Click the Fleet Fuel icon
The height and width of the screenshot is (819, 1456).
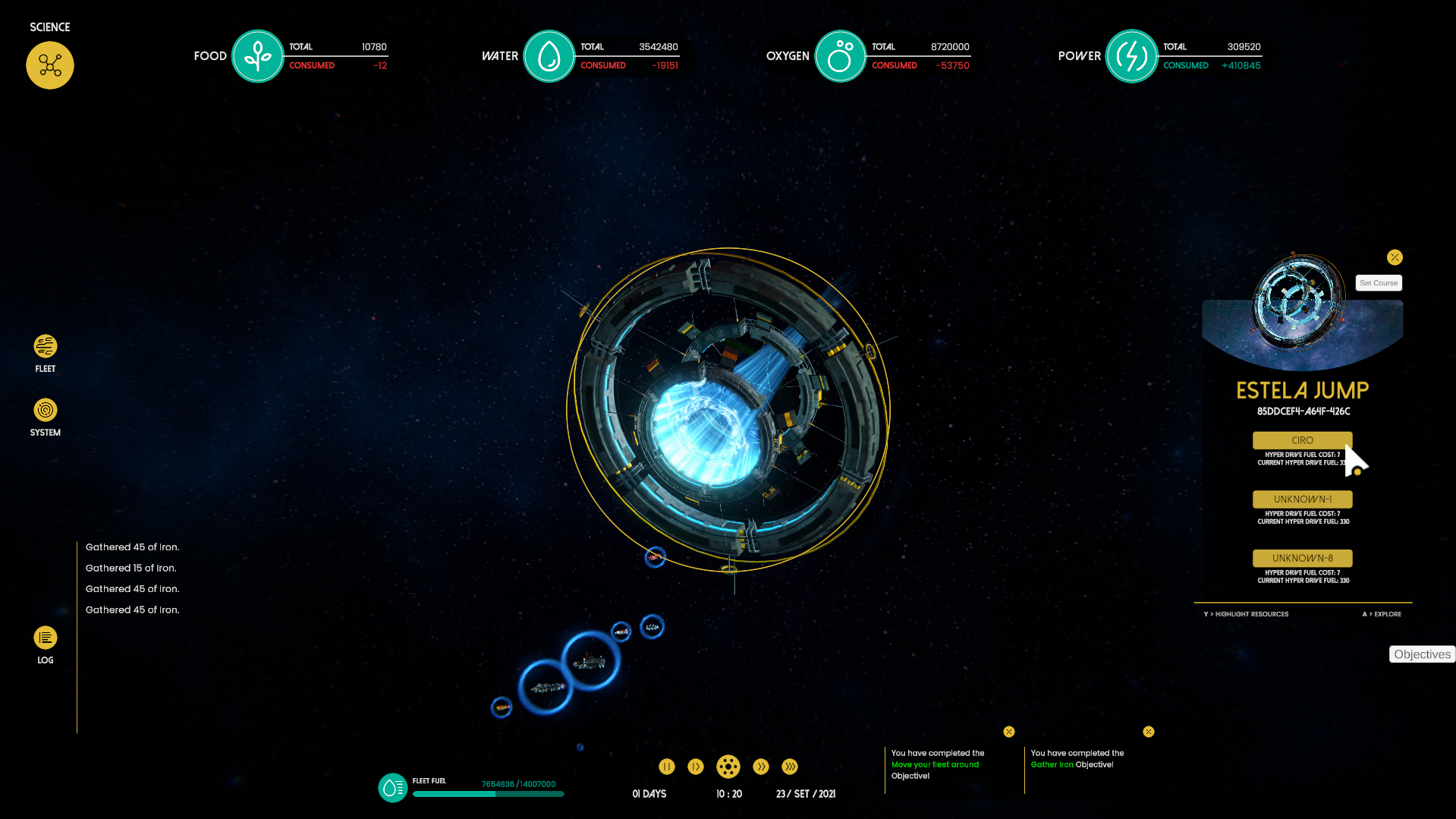tap(393, 788)
